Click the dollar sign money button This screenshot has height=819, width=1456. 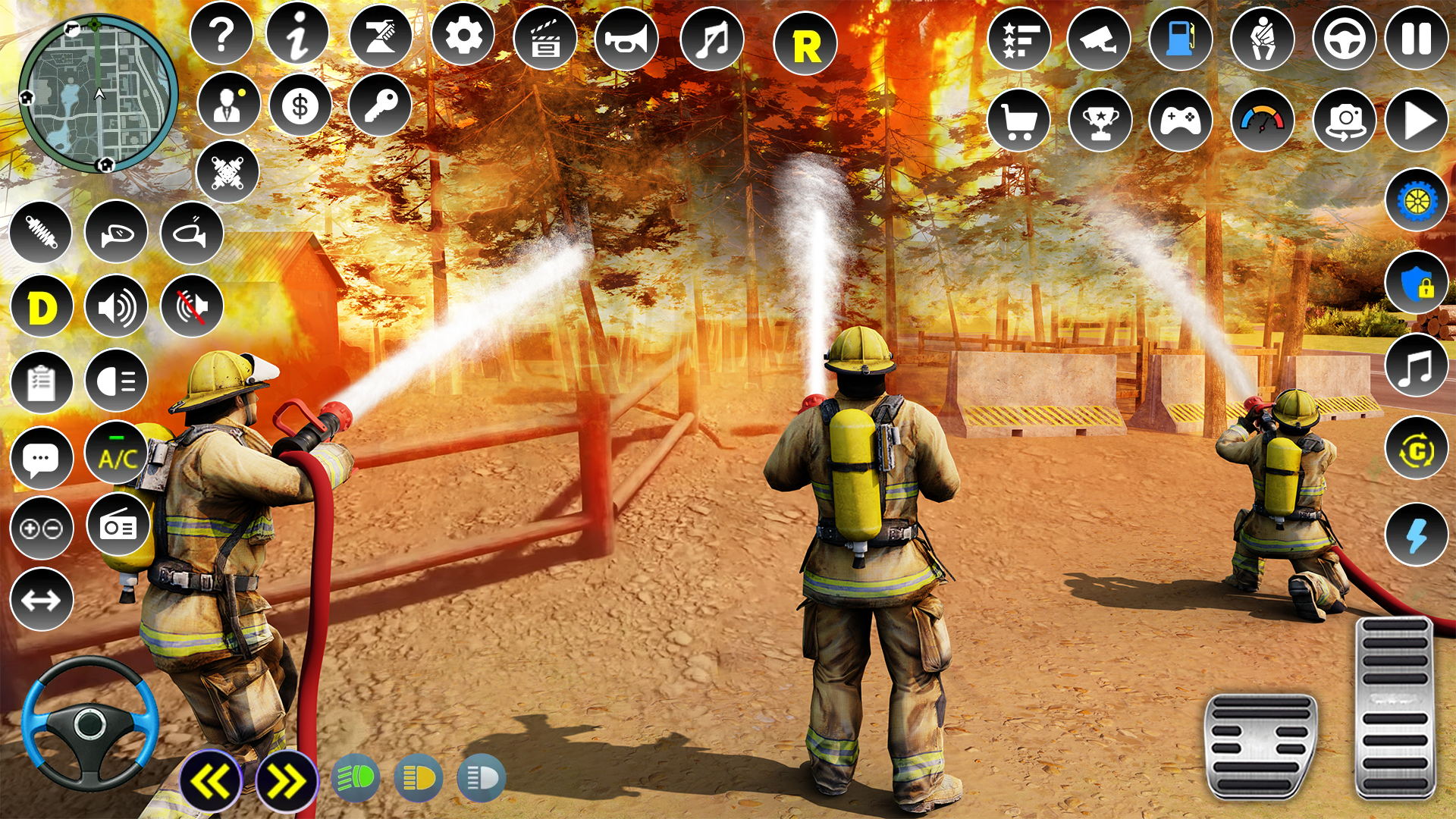click(x=300, y=106)
